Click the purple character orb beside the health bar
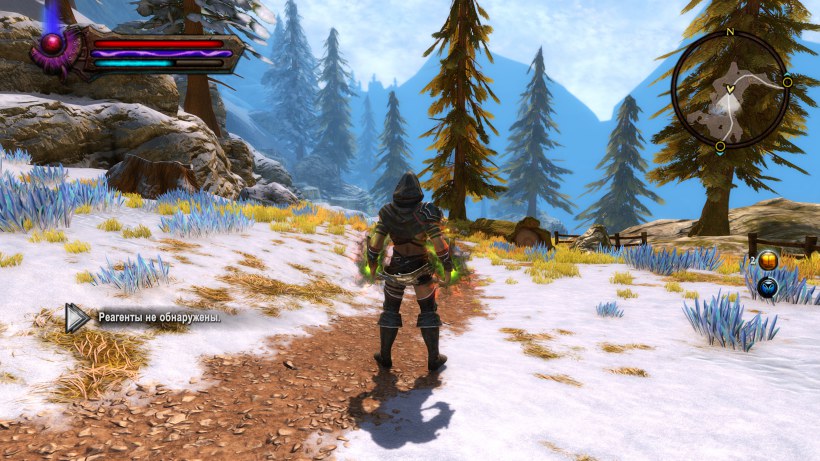820x461 pixels. 52,44
